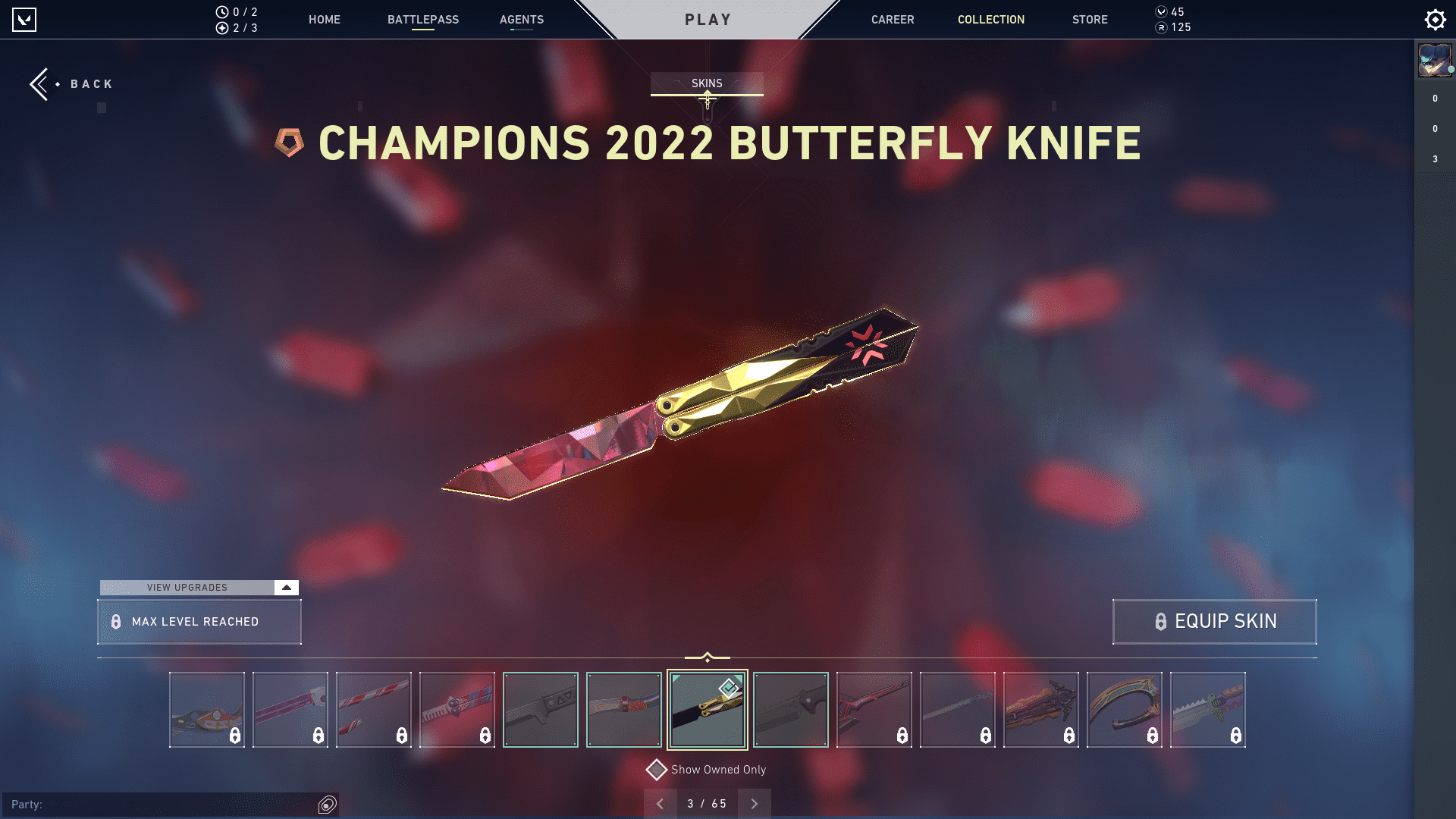This screenshot has height=819, width=1456.
Task: Click the lock icon on the first skin thumbnail
Action: (x=234, y=735)
